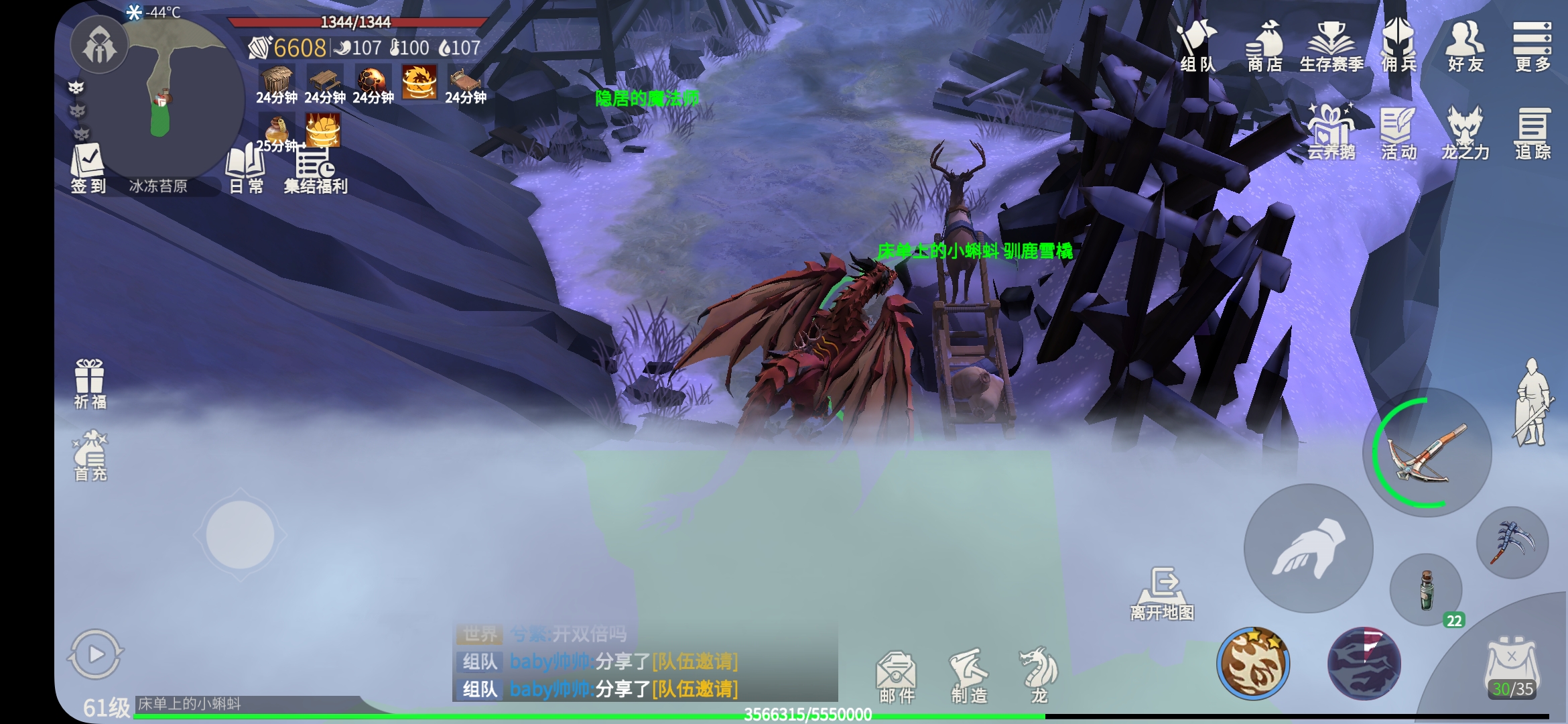Expand the 更多 more menu

(1532, 46)
